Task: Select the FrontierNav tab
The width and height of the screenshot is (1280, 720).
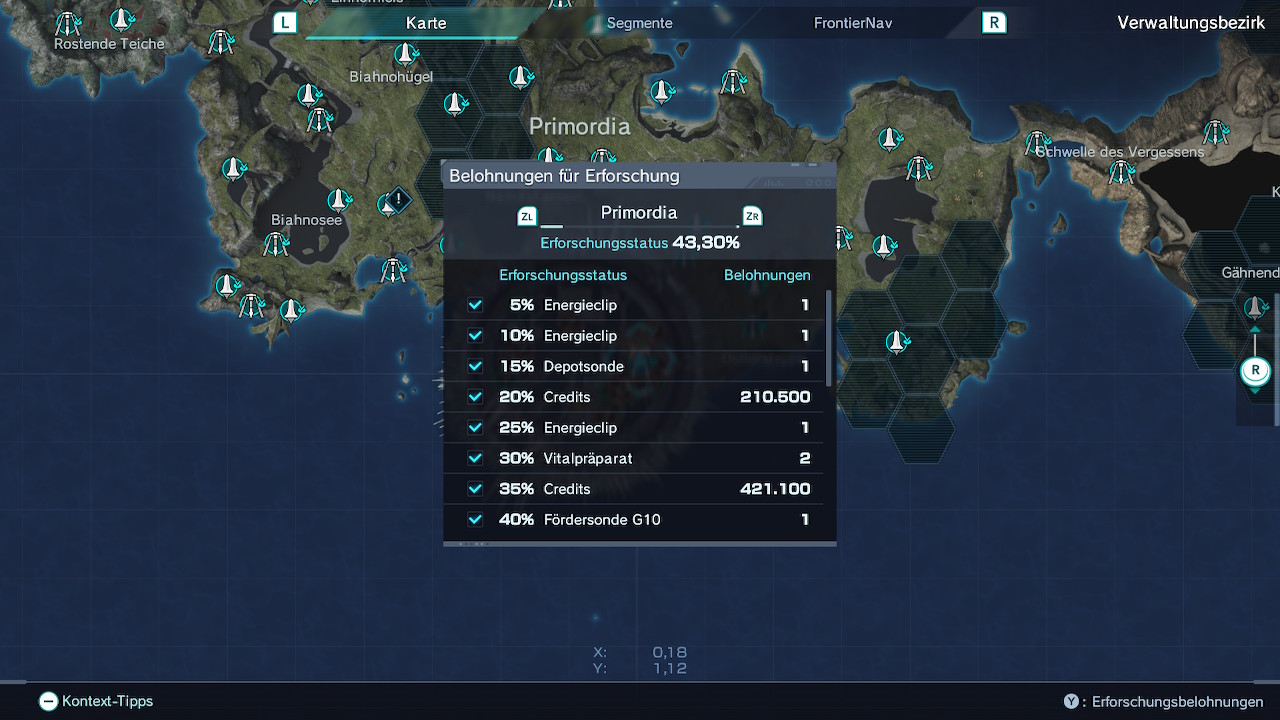Action: coord(852,23)
